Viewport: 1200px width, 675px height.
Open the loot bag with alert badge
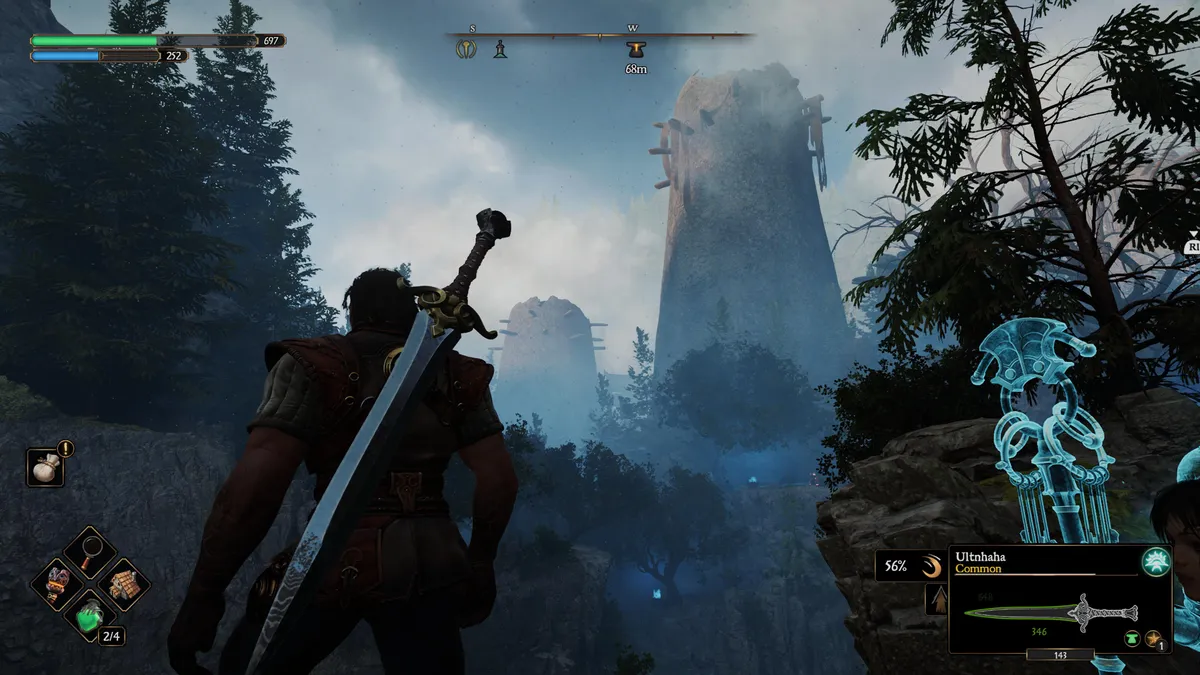(x=45, y=466)
